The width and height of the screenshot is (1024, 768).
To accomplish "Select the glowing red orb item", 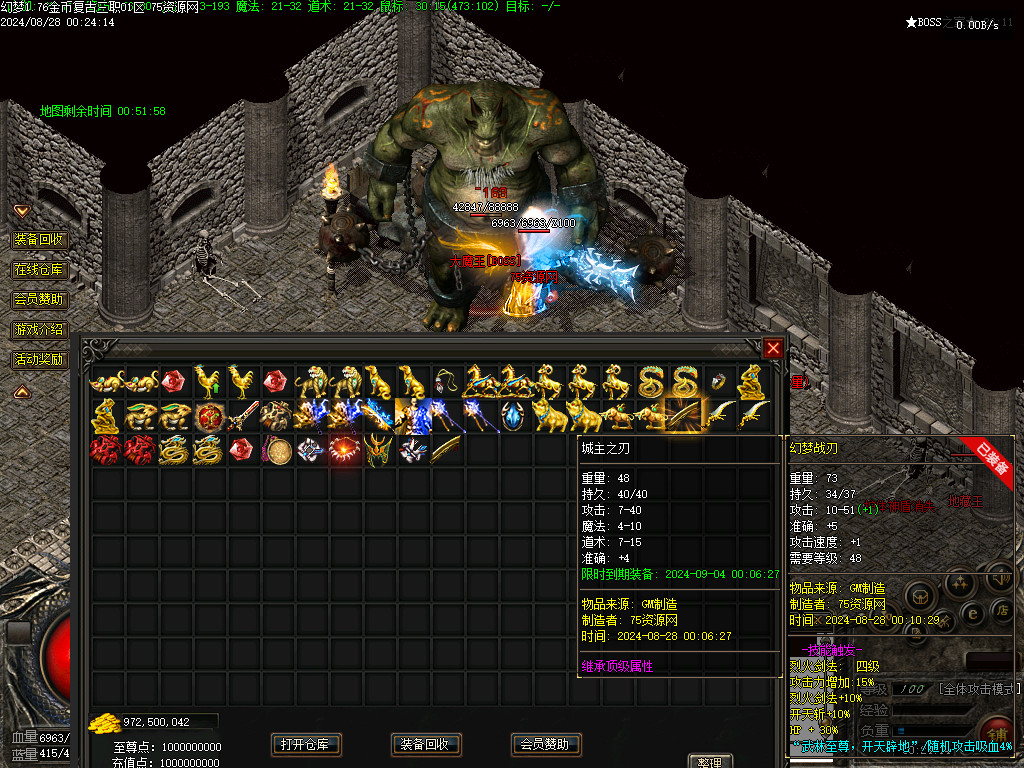I will (x=344, y=450).
